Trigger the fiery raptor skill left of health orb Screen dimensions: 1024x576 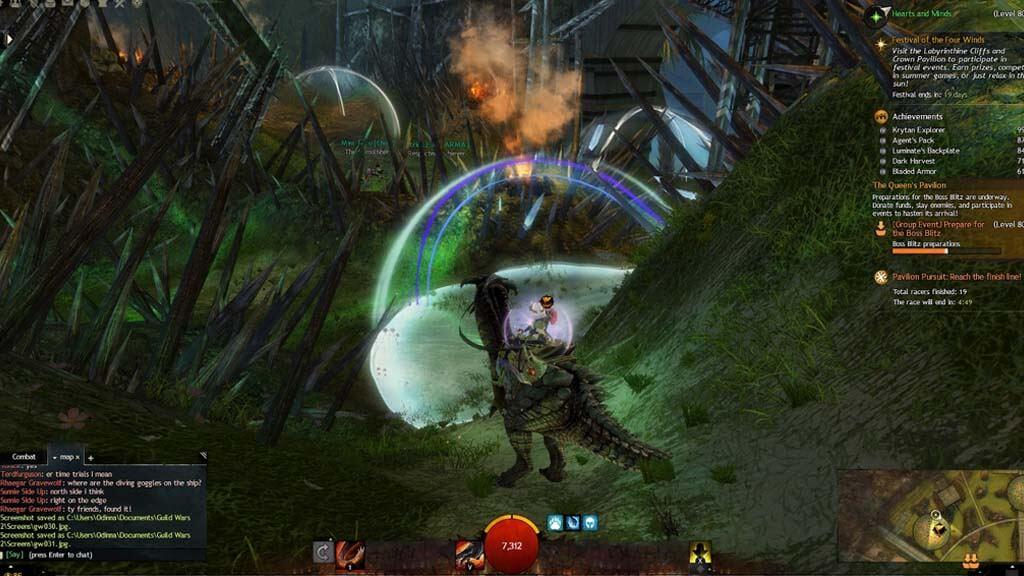(468, 552)
